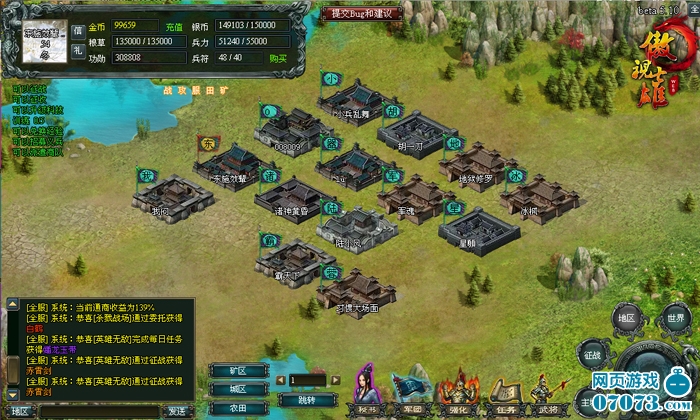700x420 pixels.
Task: Select the 城区 city area button
Action: pyautogui.click(x=238, y=389)
